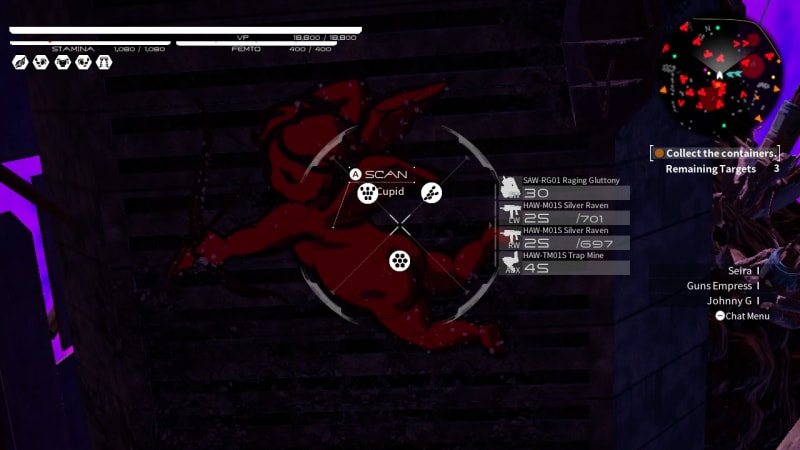Select squad member Guns Empress
800x450 pixels.
[x=721, y=286]
